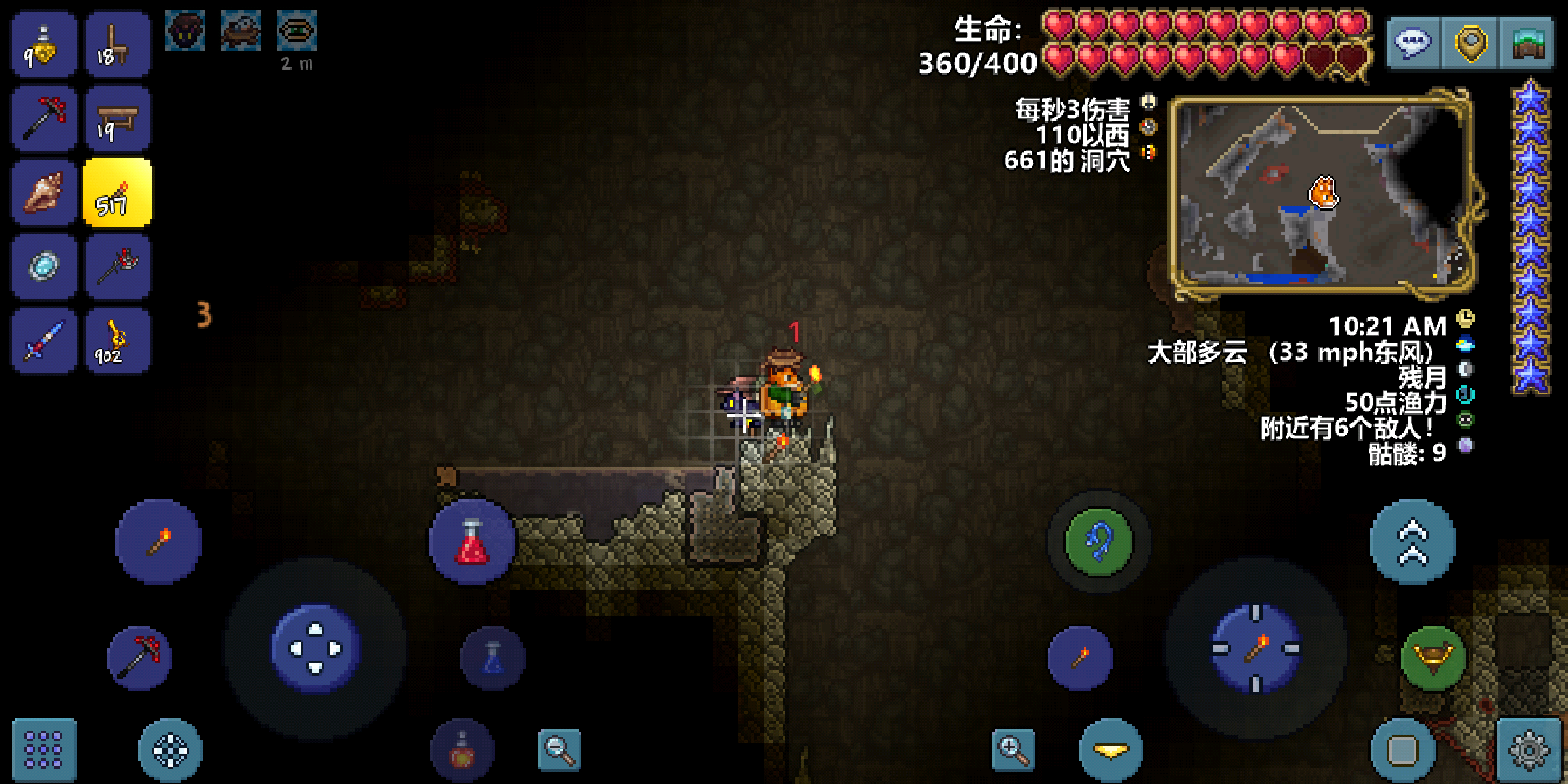Open the chat speech bubble button
Viewport: 1568px width, 784px height.
1413,44
